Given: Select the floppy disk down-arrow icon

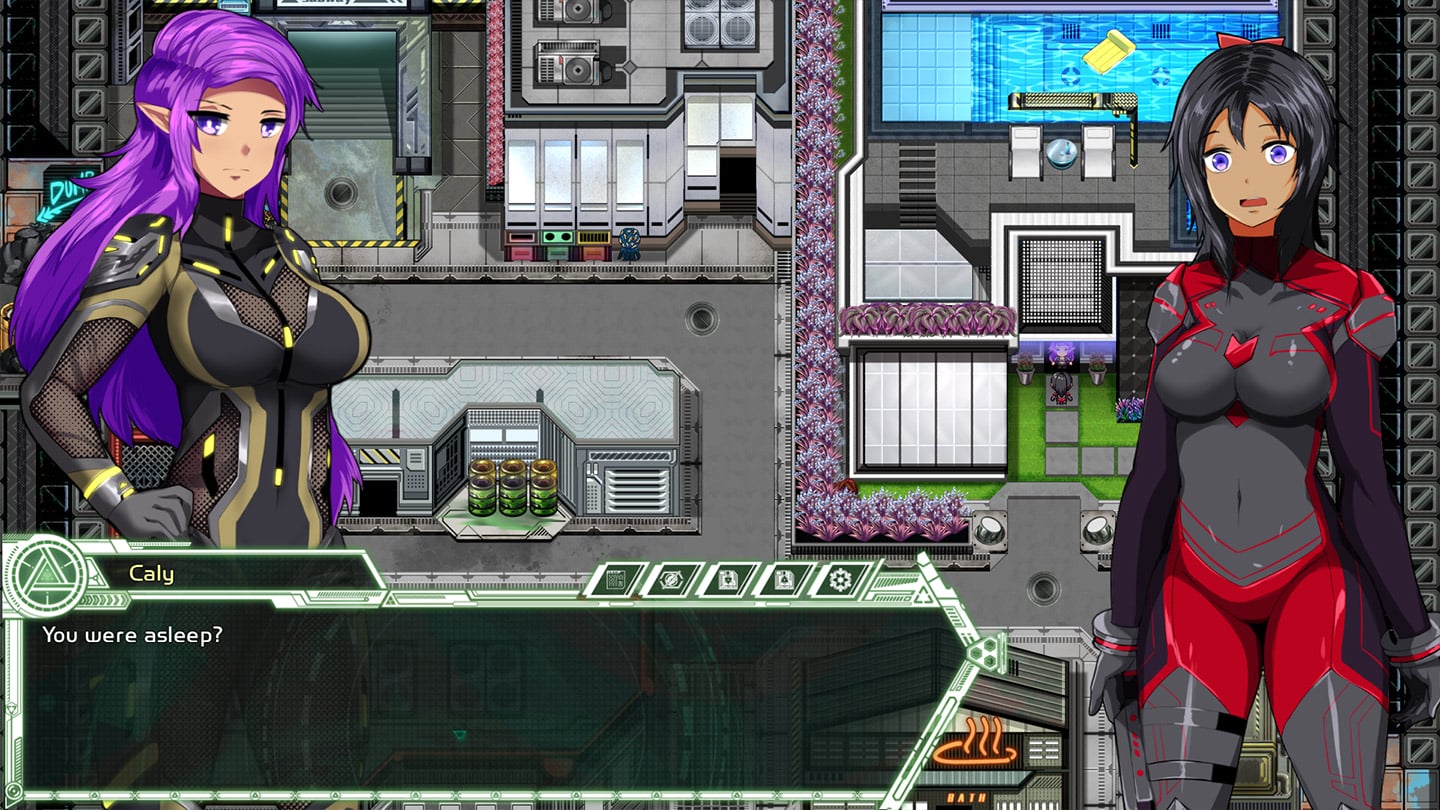Looking at the screenshot, I should coord(727,579).
